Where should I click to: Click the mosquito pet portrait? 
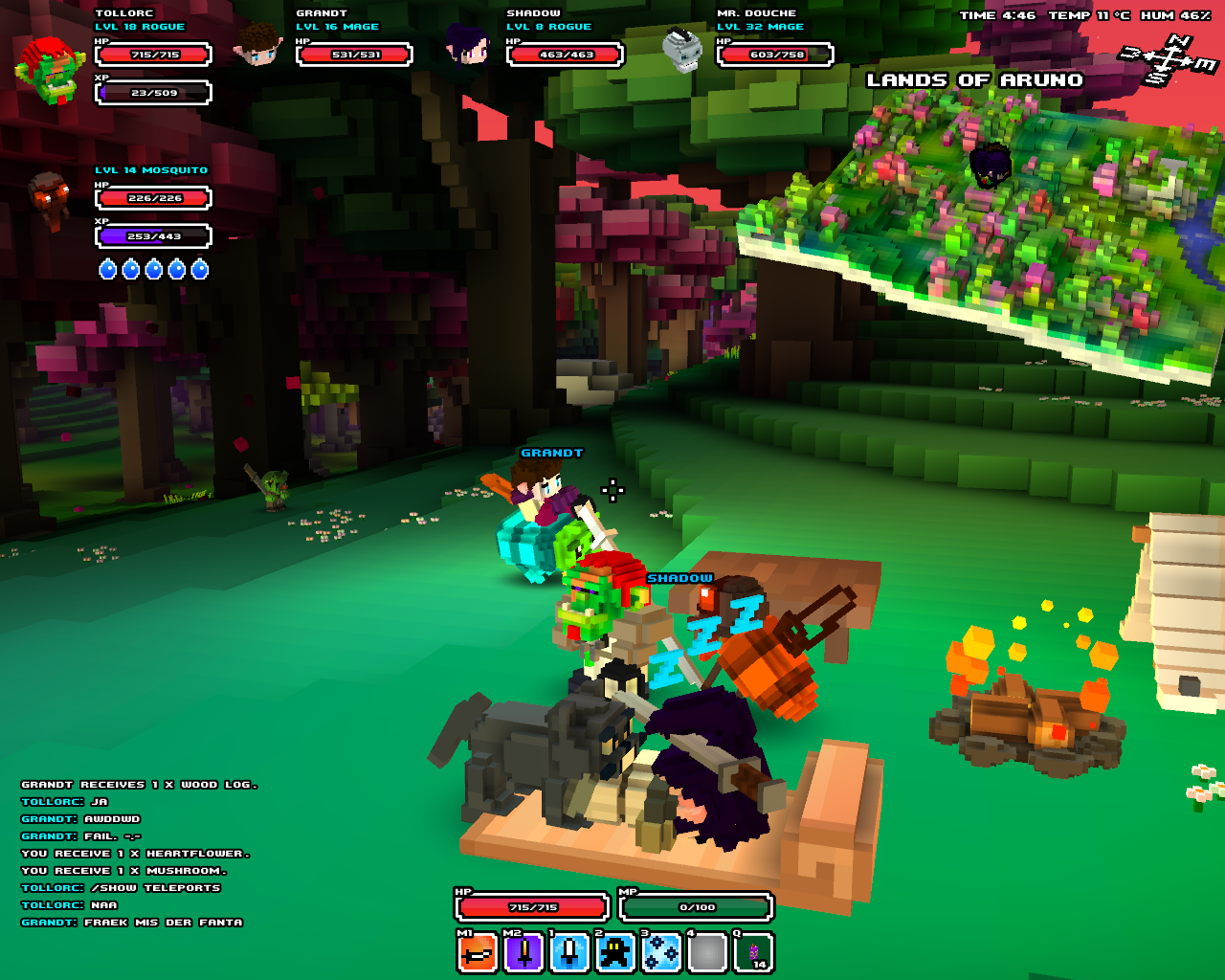coord(49,198)
